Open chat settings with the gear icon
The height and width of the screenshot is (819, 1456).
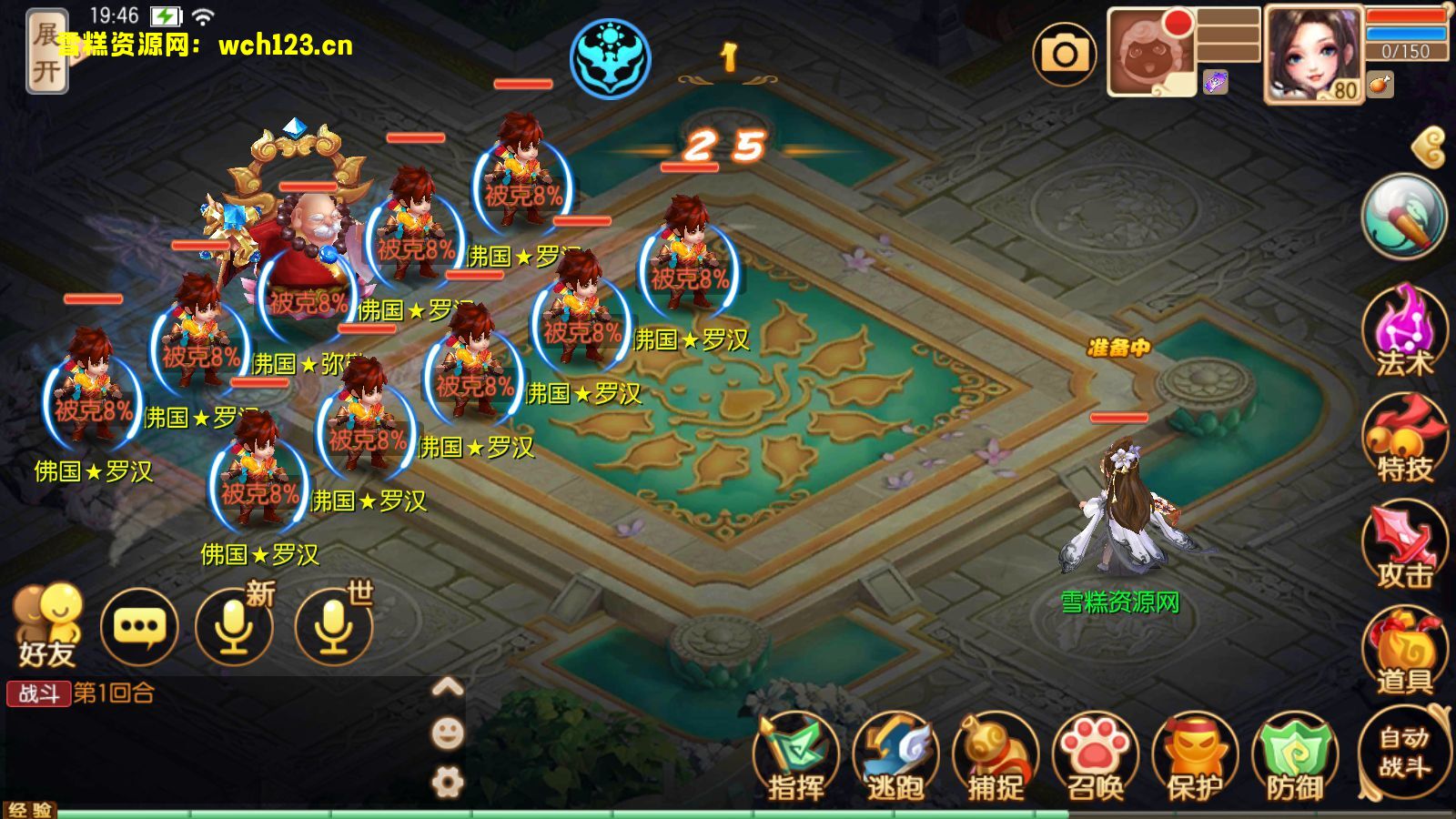(447, 783)
